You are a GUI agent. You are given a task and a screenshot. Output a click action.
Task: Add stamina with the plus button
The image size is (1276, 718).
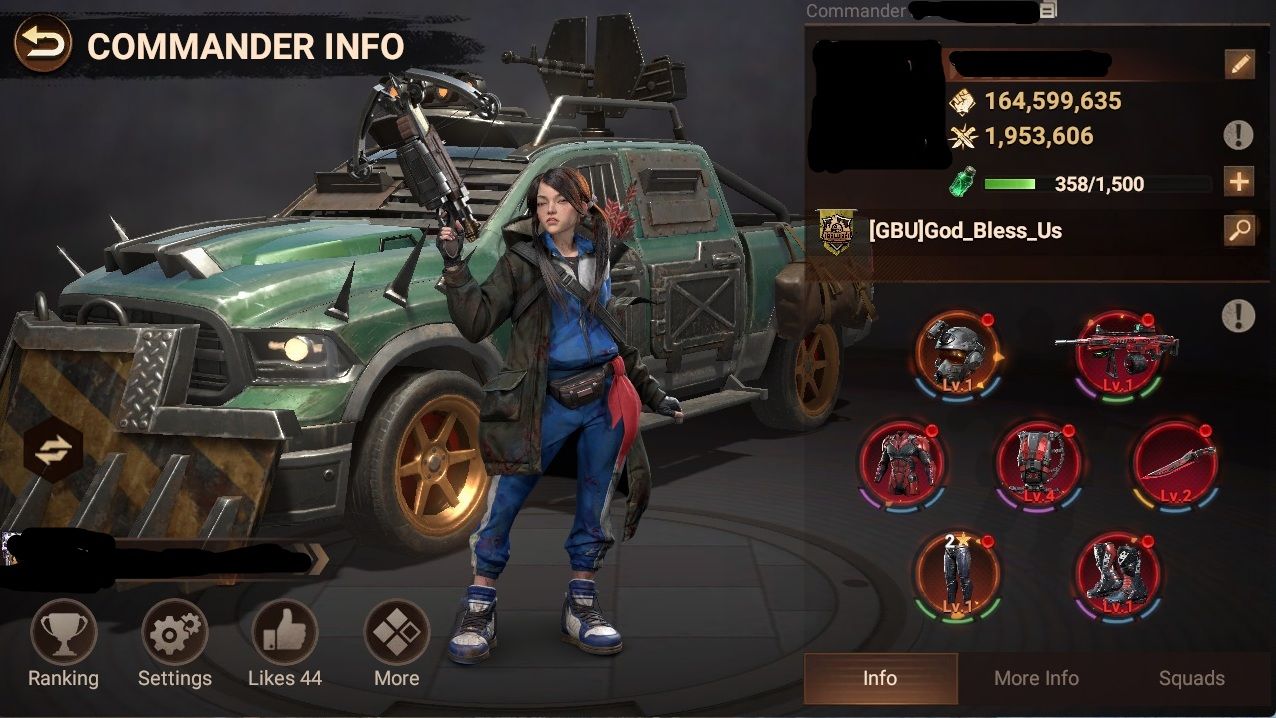point(1239,182)
